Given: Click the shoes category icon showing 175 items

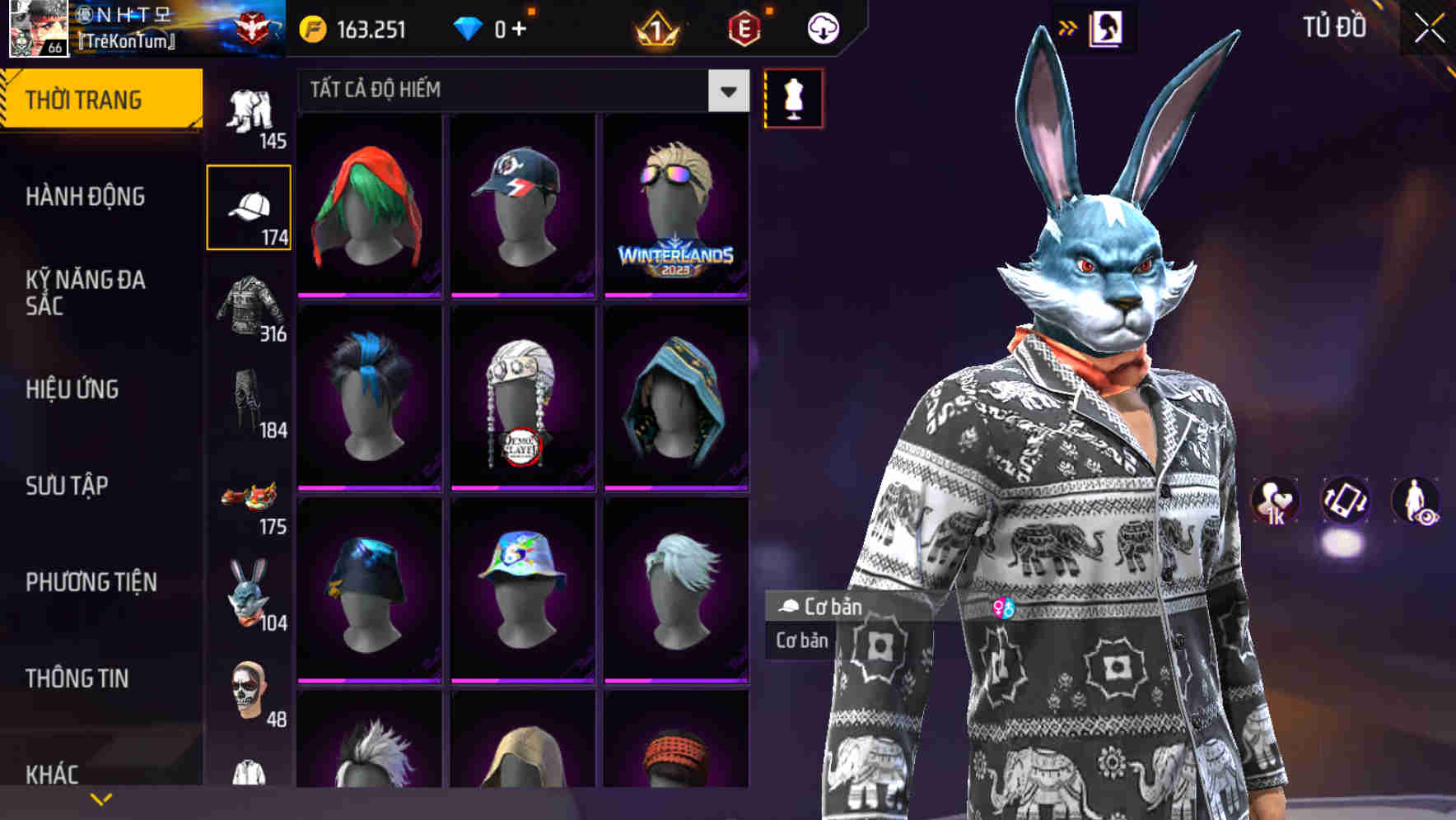Looking at the screenshot, I should (247, 494).
